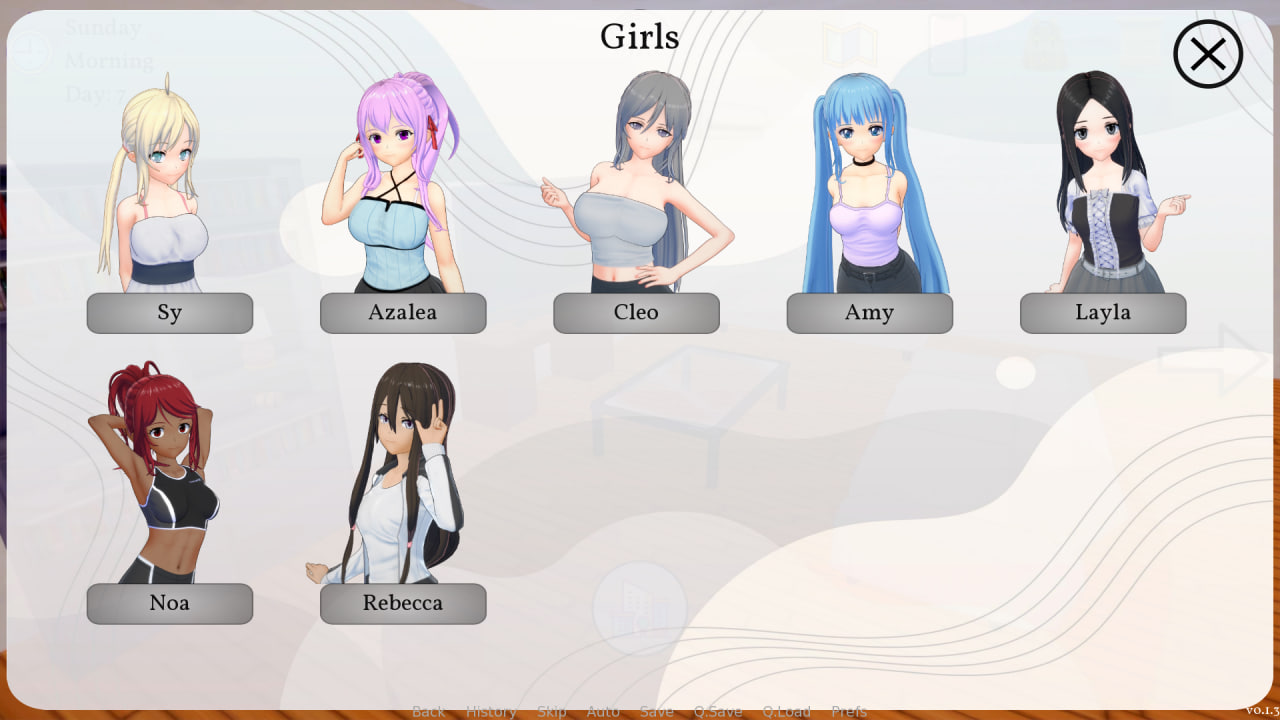This screenshot has width=1280, height=720.
Task: Perform a Q.Save from the quick menu
Action: pos(717,711)
